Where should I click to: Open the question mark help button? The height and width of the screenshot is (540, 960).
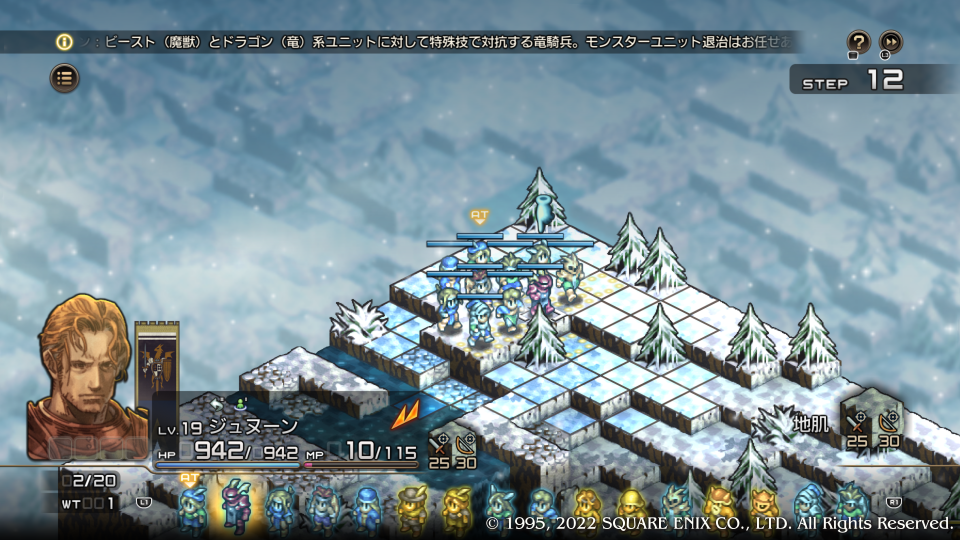coord(858,42)
